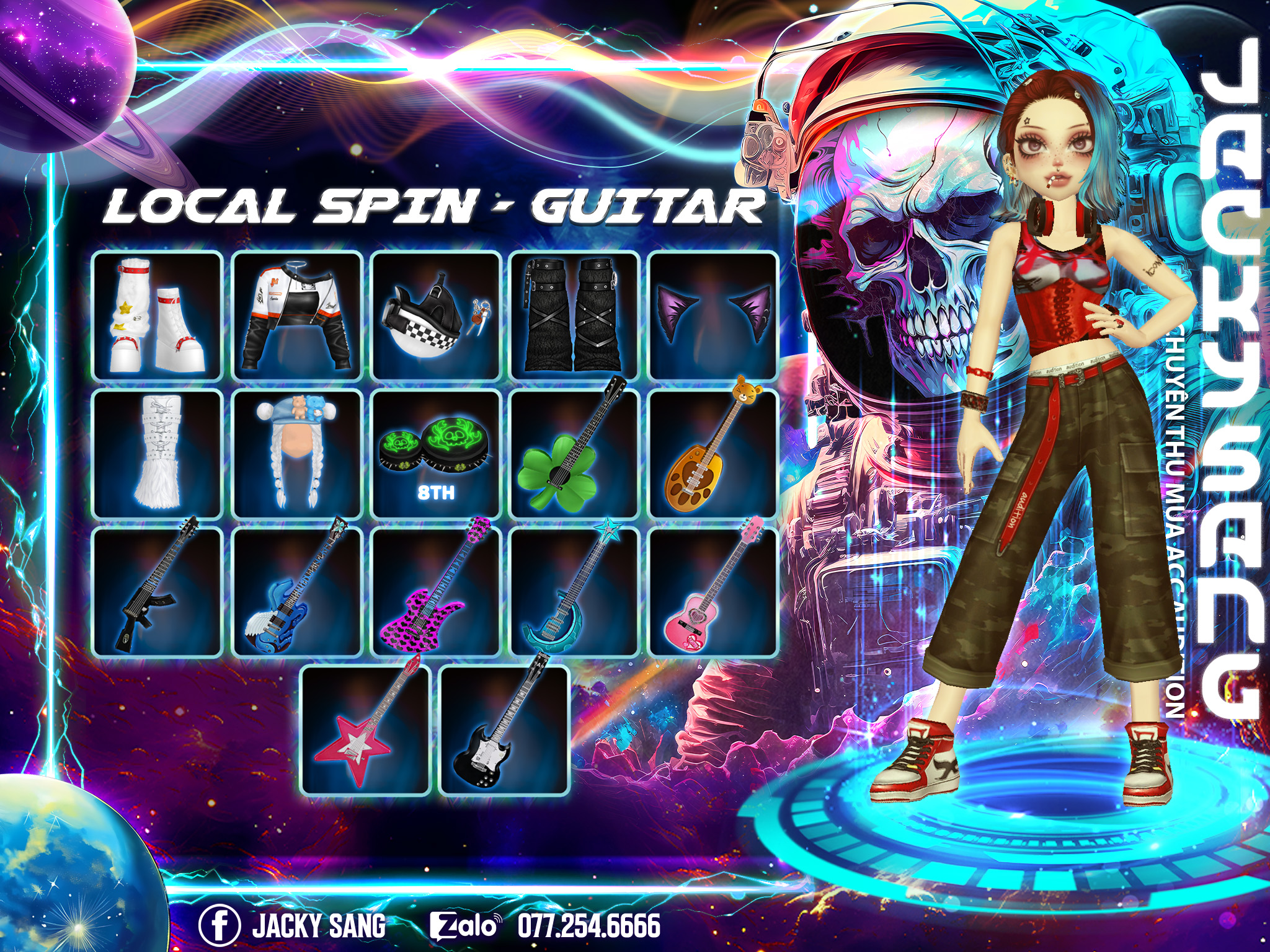Pick the blue beanie braided hair slot
The image size is (1270, 952).
(x=297, y=454)
